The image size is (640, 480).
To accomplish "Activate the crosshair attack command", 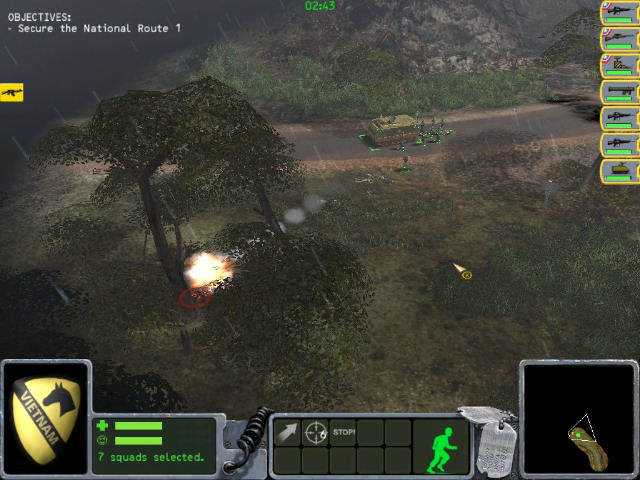I will coord(316,433).
